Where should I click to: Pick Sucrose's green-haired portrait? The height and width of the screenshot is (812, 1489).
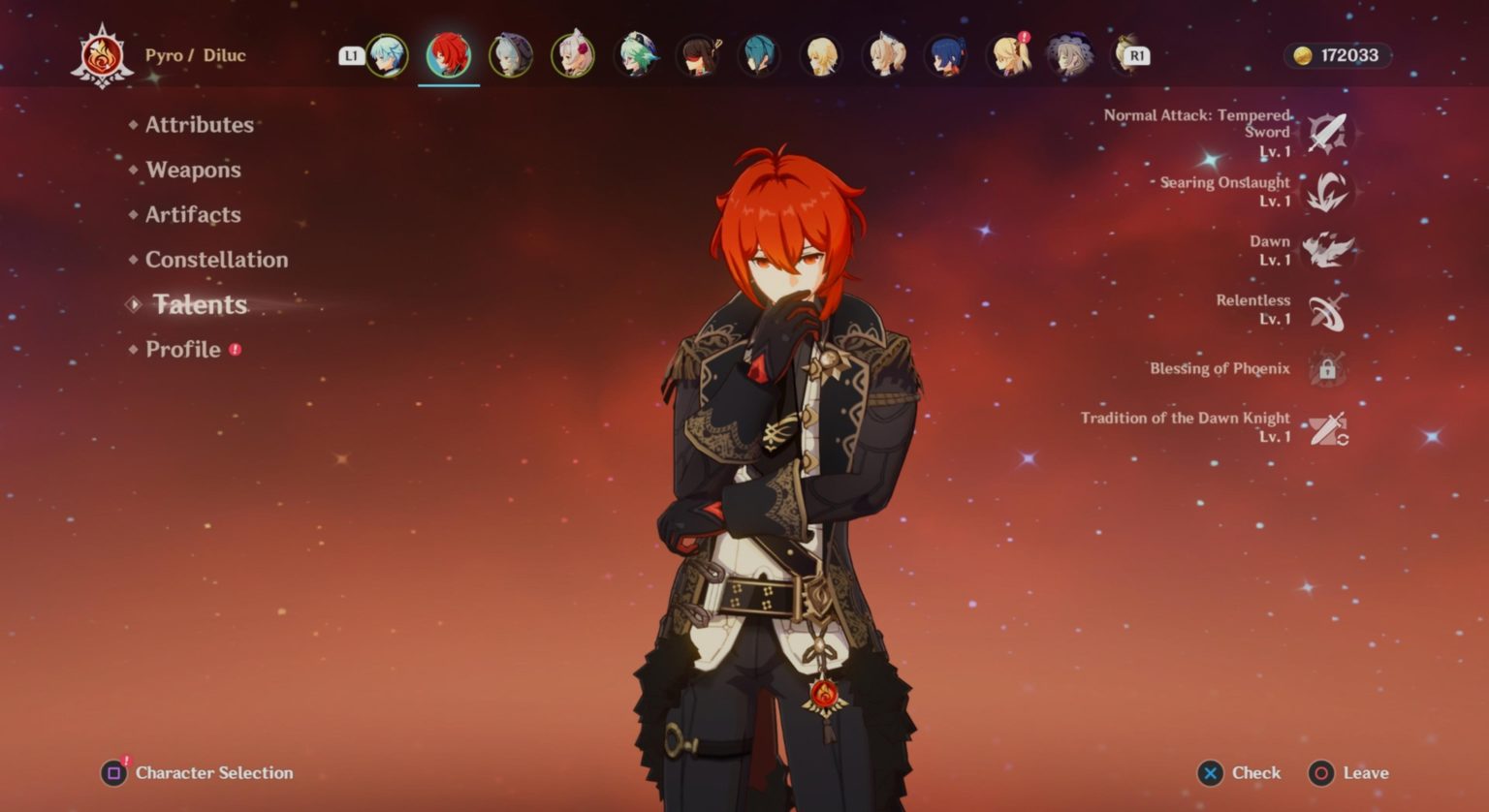click(x=636, y=56)
